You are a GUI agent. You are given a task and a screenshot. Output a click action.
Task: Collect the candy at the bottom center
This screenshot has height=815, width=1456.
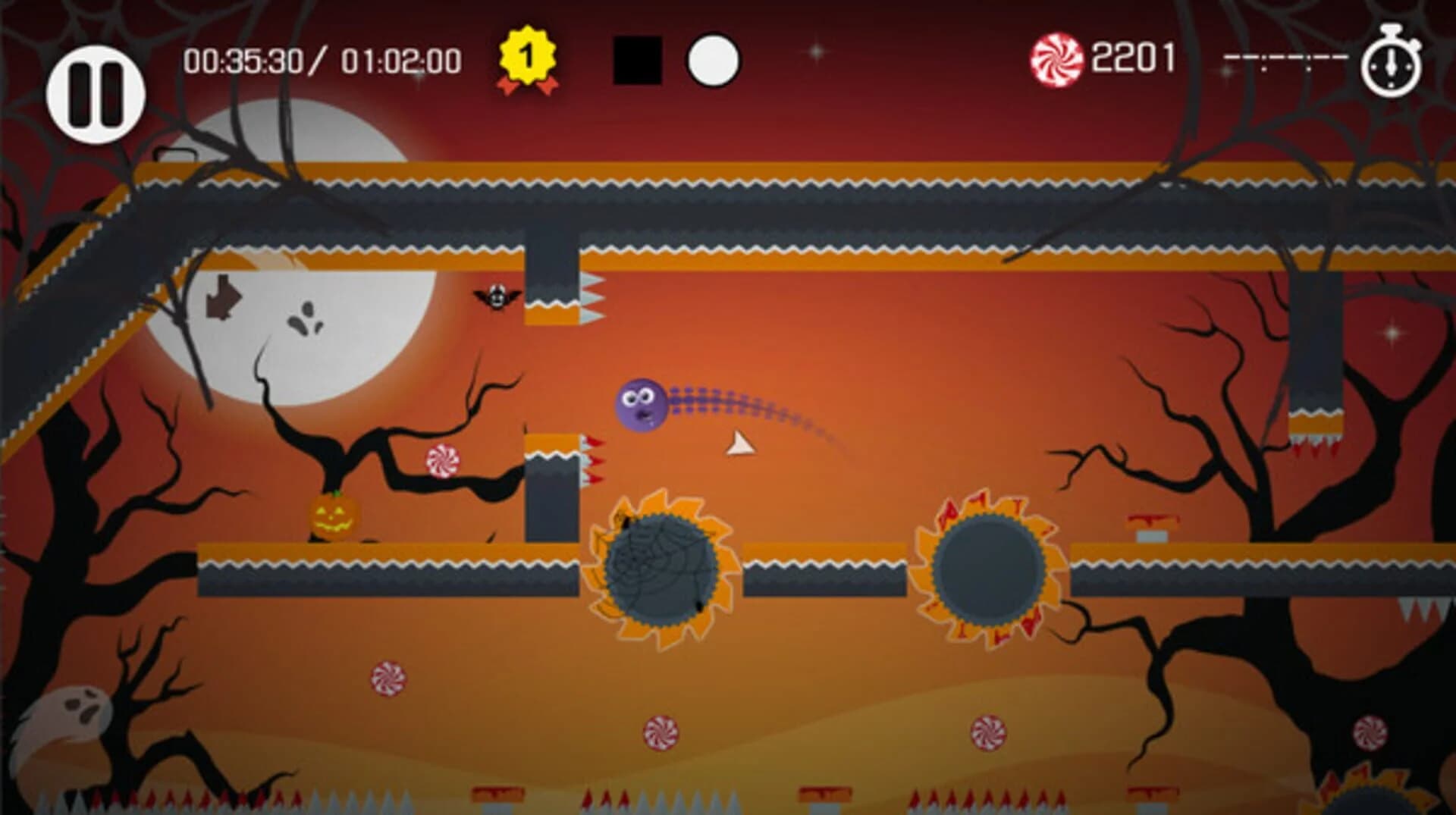(x=661, y=732)
